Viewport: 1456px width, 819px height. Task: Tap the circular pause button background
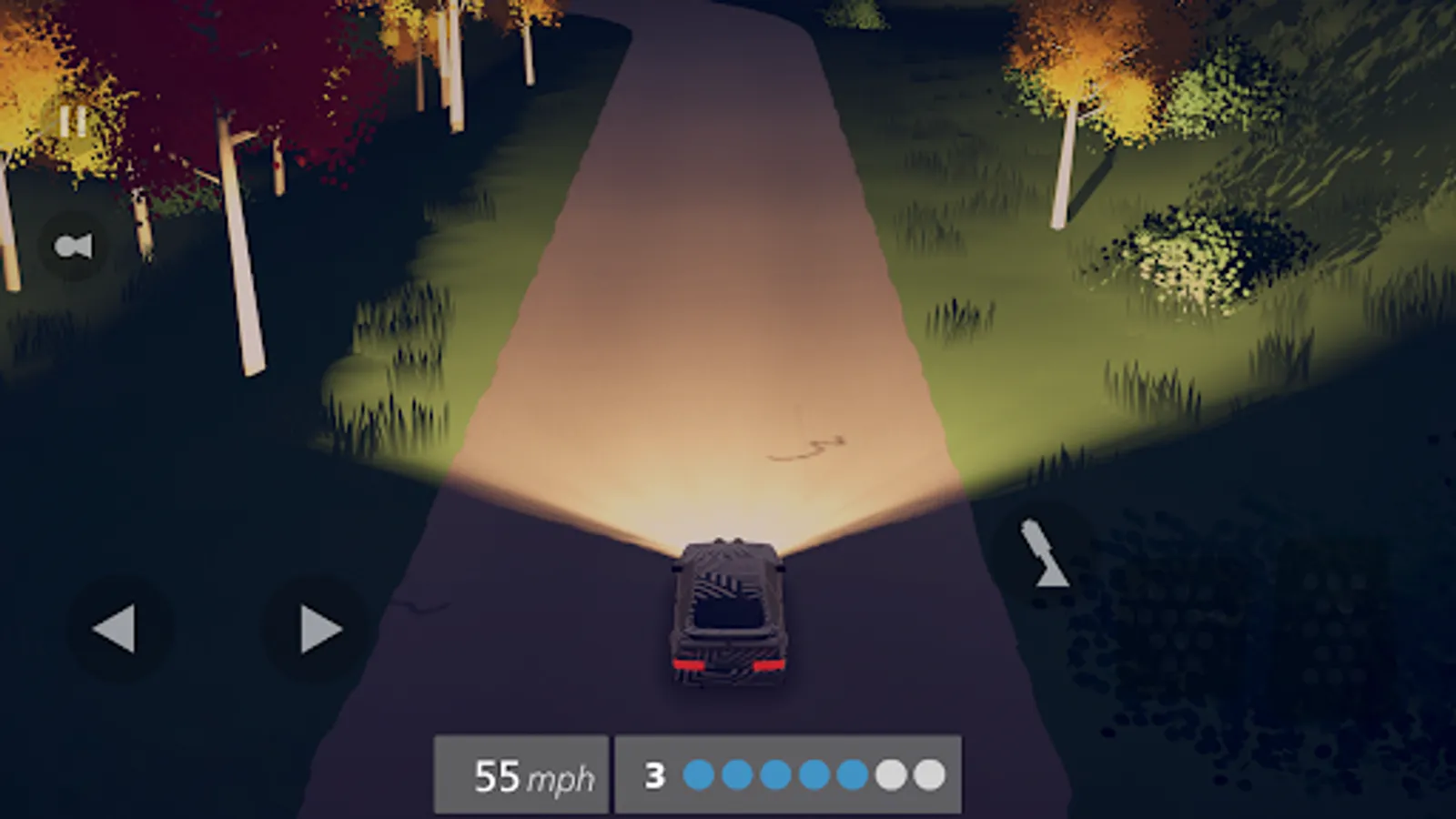(x=73, y=118)
